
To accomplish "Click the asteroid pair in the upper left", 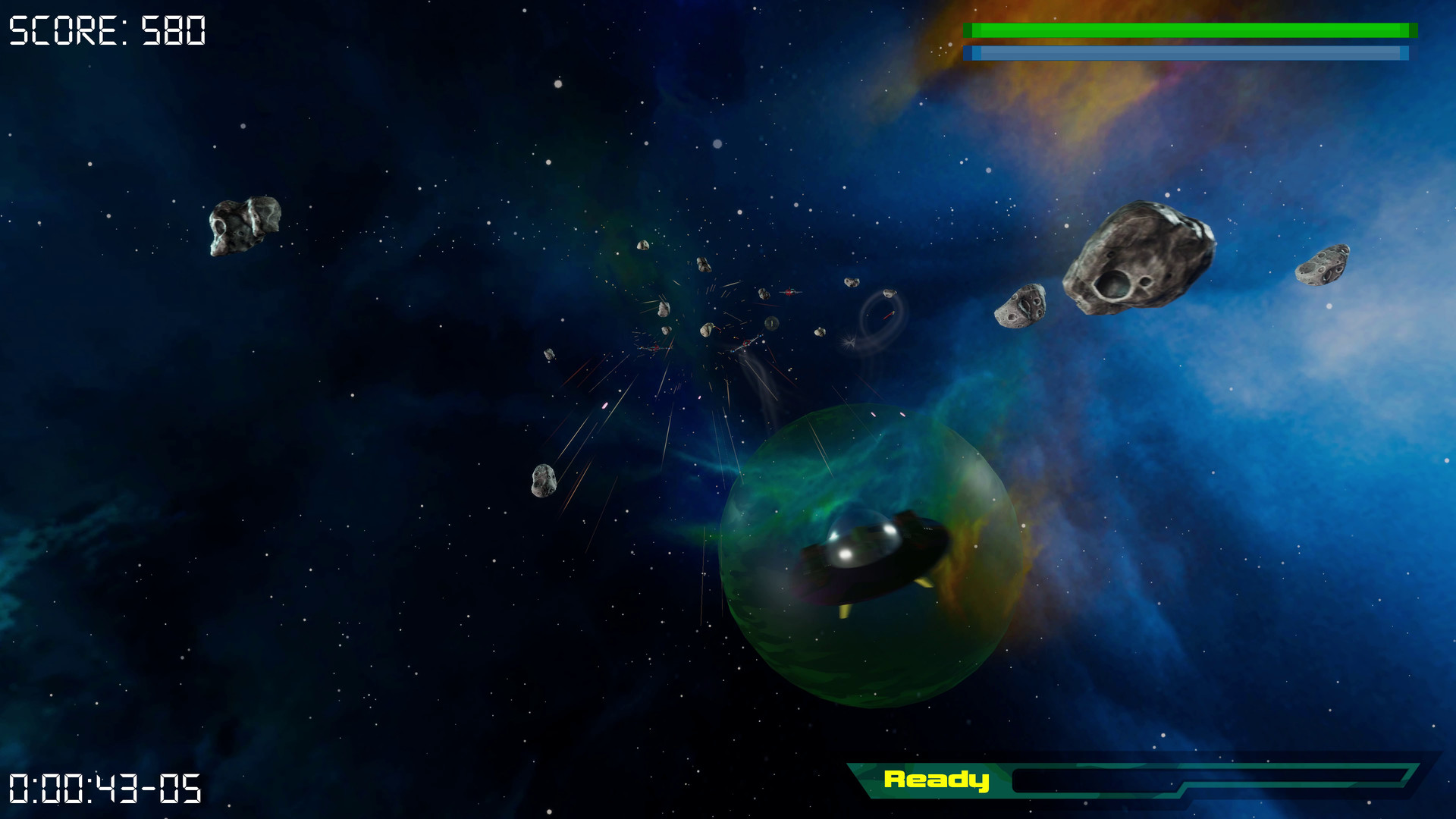I will [x=243, y=224].
